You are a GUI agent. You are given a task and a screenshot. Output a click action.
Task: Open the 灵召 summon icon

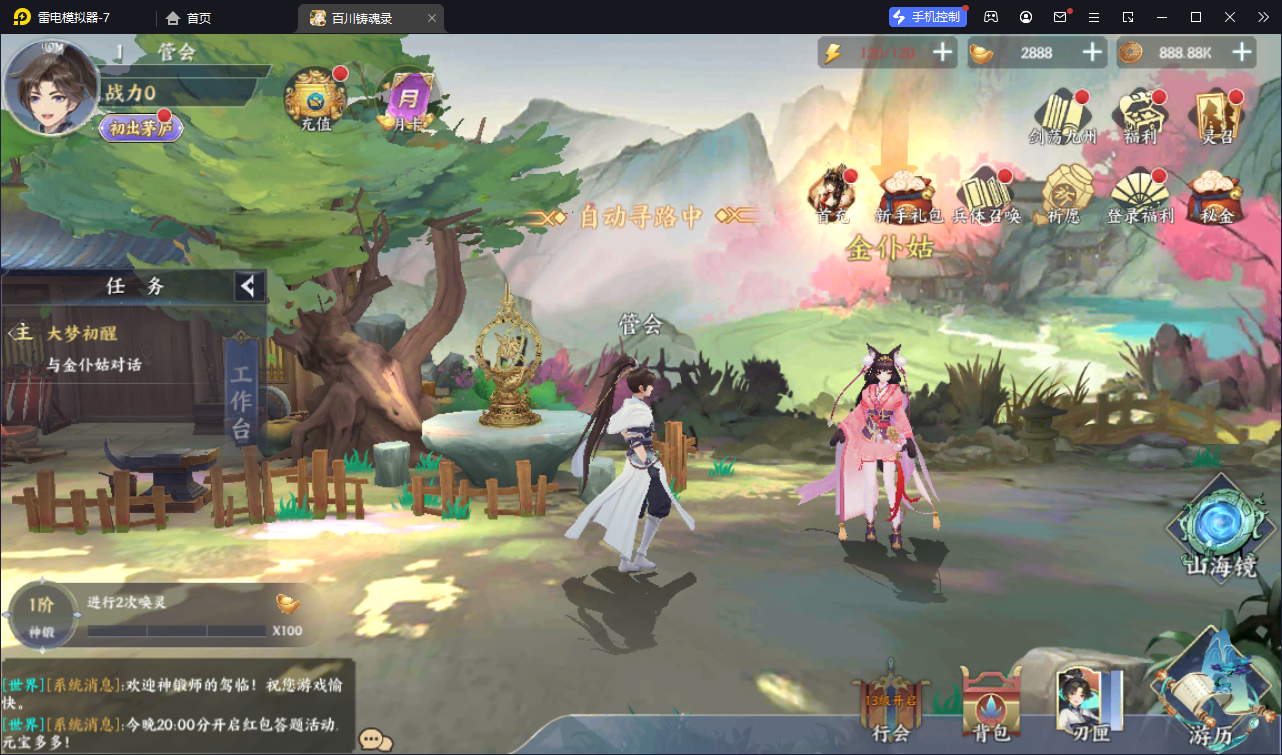click(x=1214, y=115)
